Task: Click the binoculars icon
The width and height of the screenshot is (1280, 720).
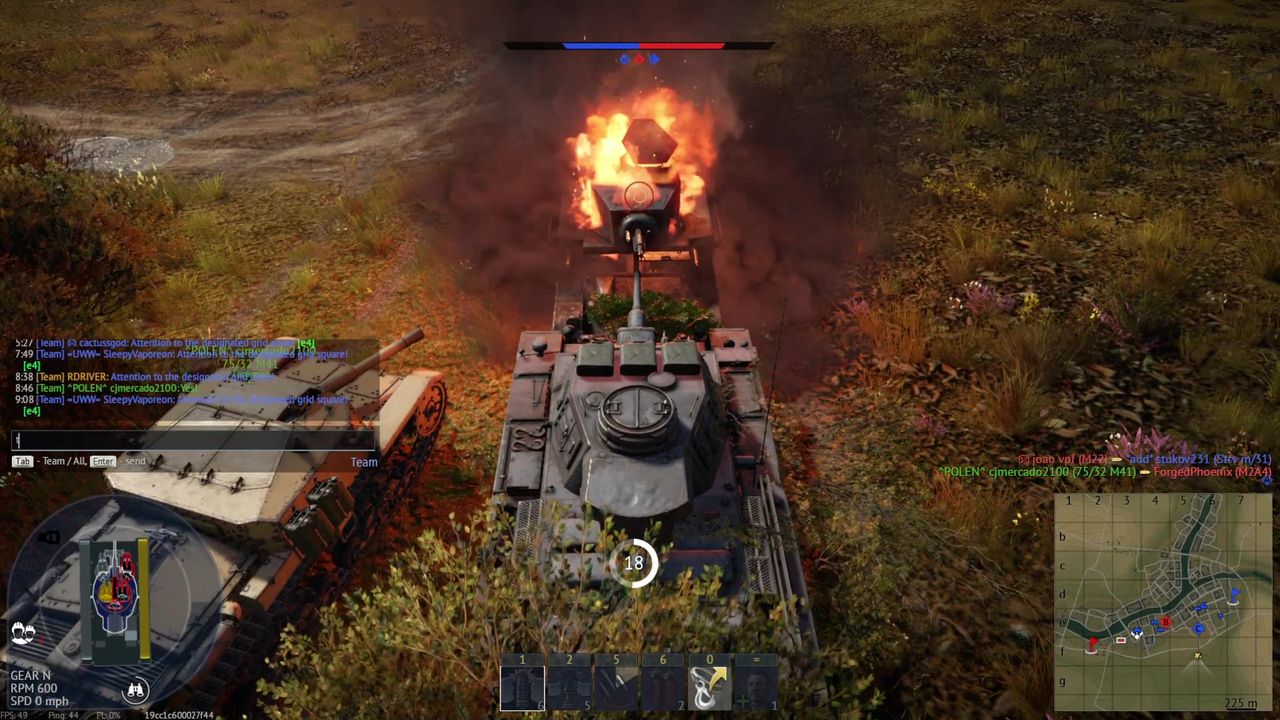Action: [135, 689]
